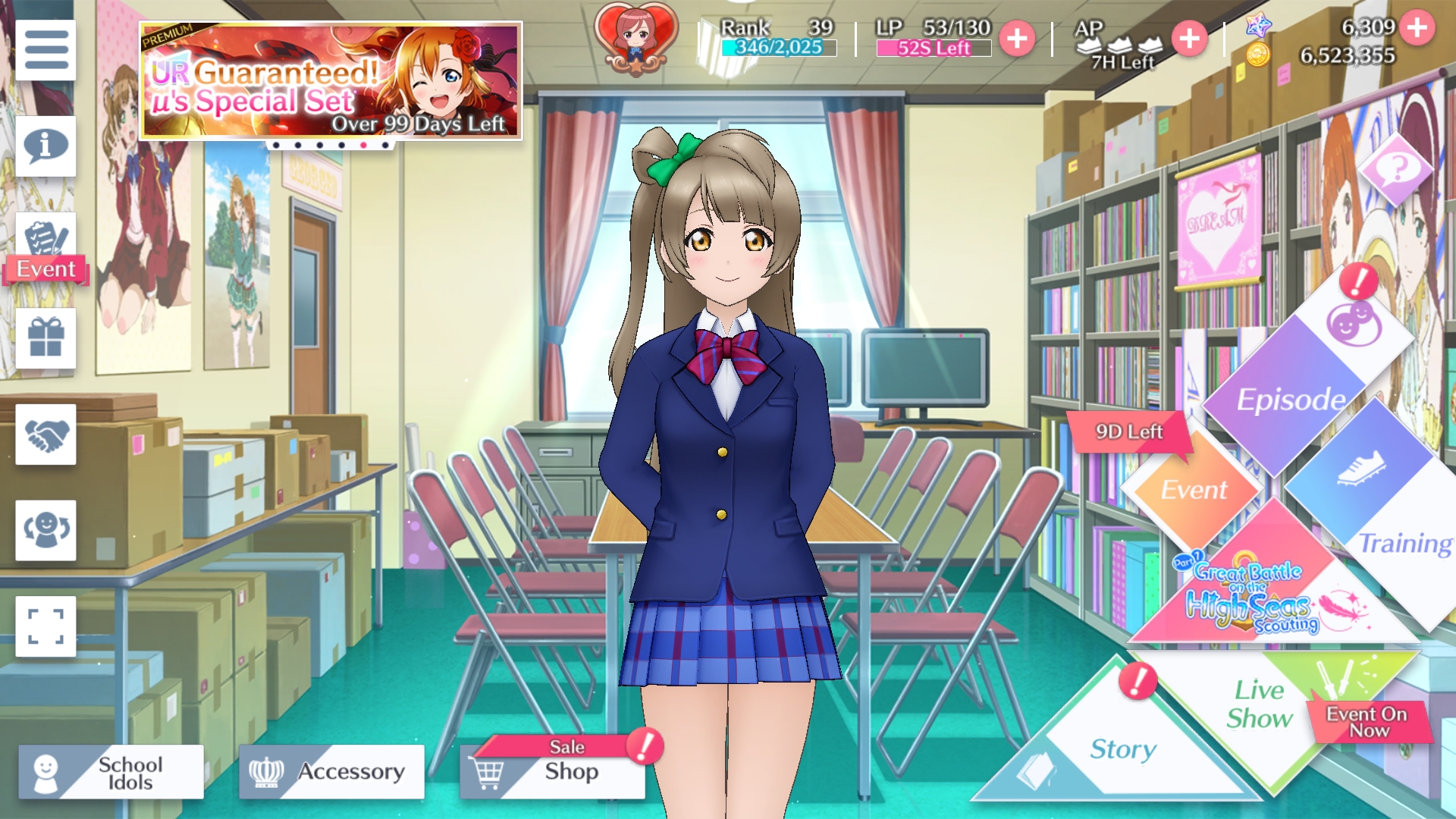Open the question mark help diamond

1397,168
